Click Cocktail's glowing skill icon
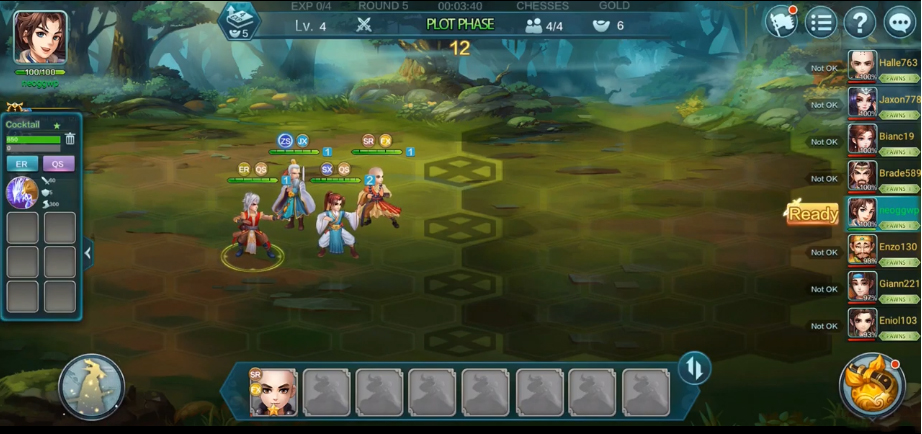 click(x=22, y=192)
